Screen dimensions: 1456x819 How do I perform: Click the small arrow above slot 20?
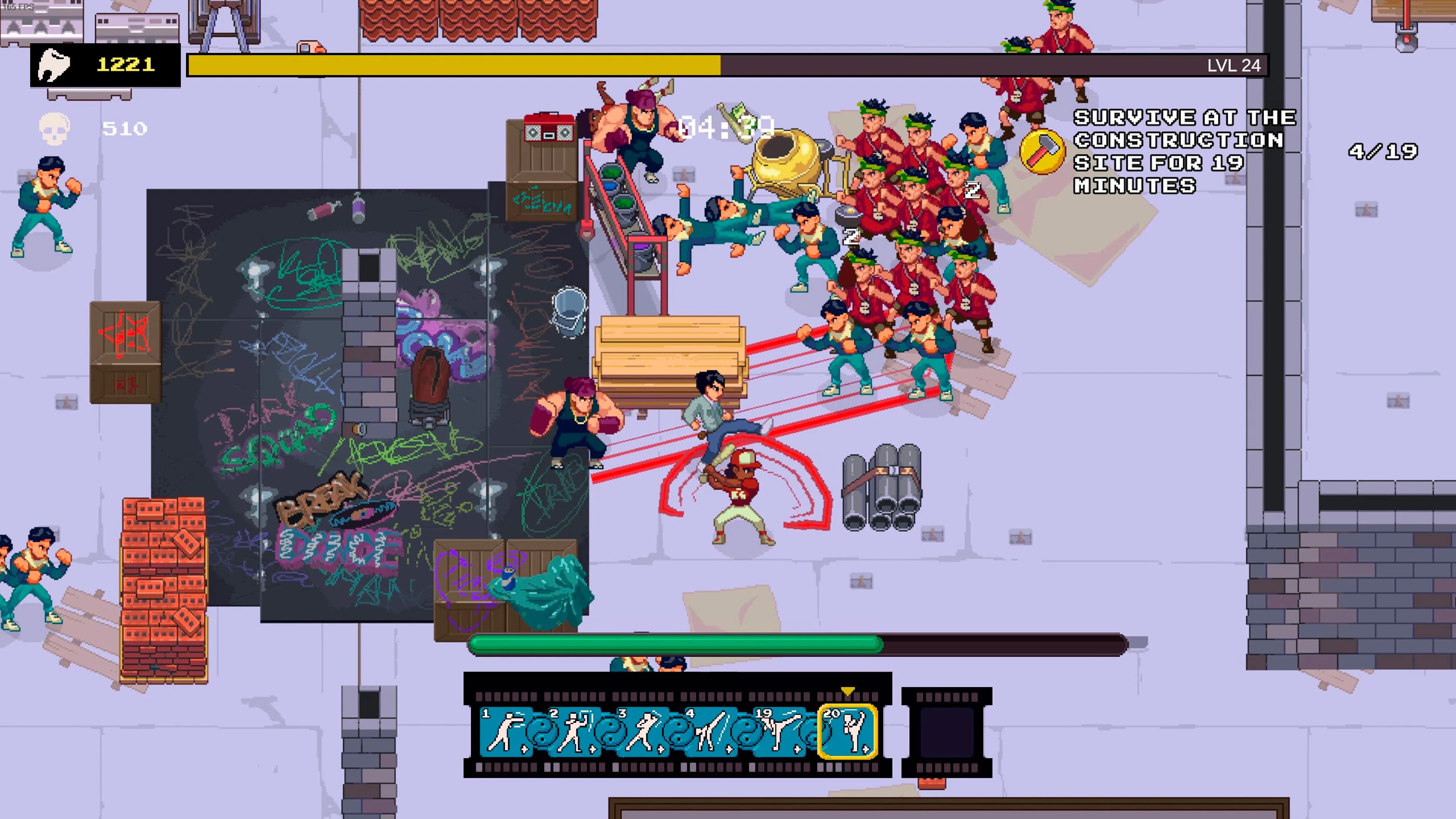pos(847,691)
